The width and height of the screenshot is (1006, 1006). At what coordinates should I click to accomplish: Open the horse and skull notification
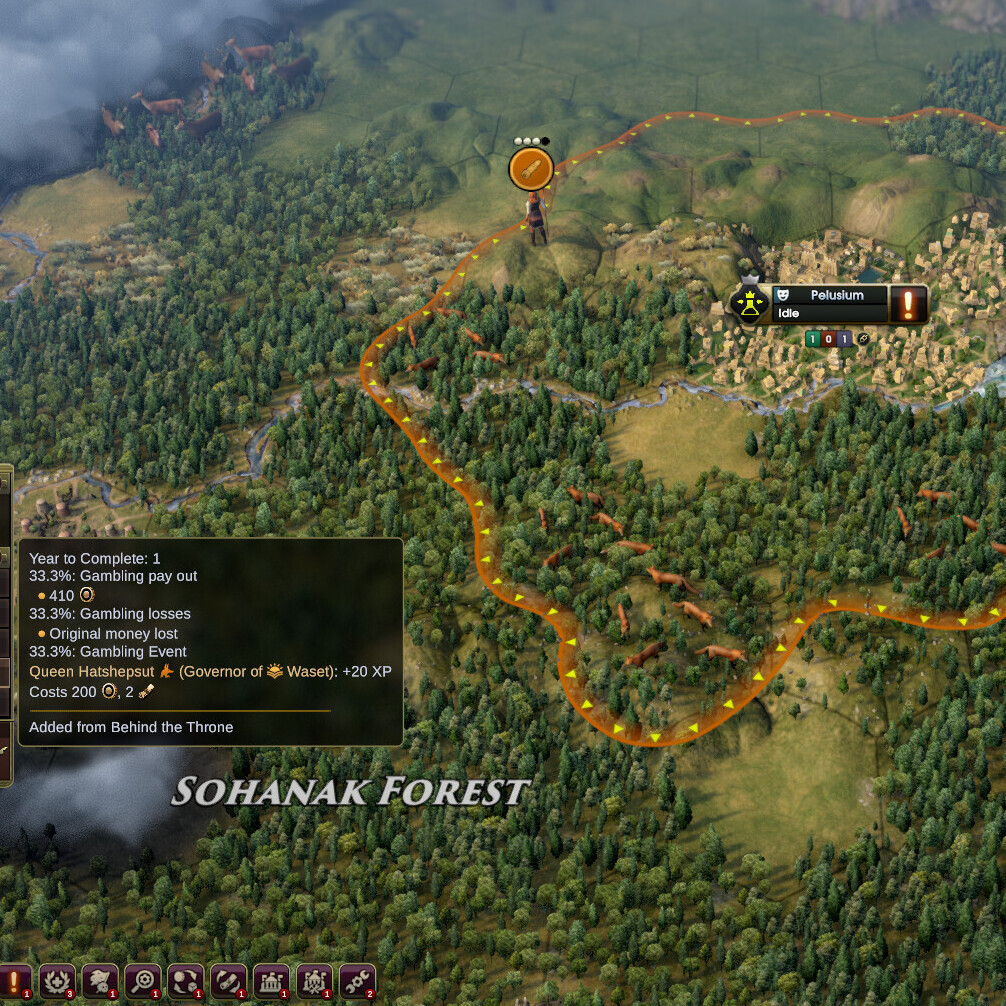click(100, 982)
